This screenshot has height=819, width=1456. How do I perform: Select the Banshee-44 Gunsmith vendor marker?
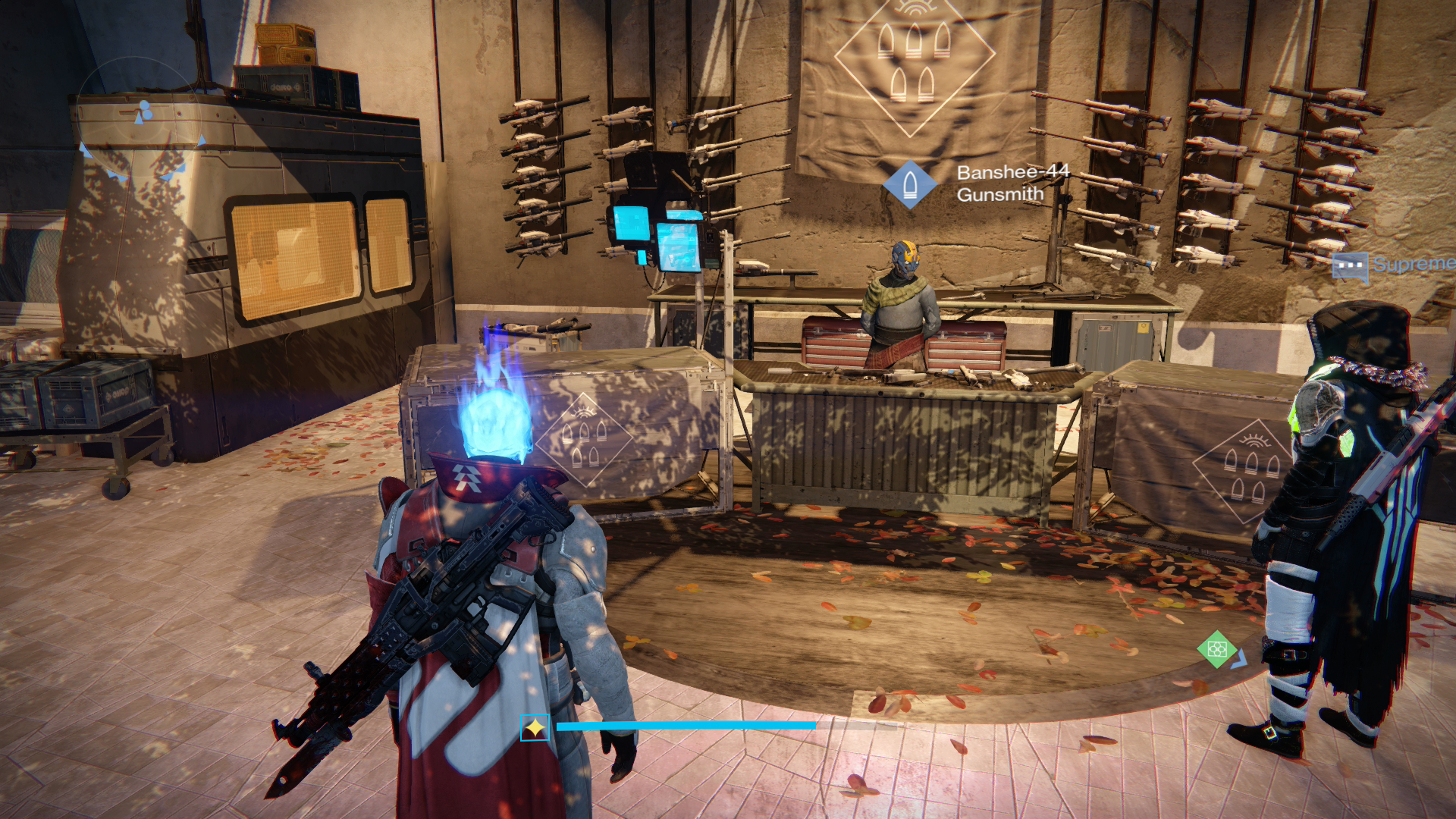coord(909,184)
